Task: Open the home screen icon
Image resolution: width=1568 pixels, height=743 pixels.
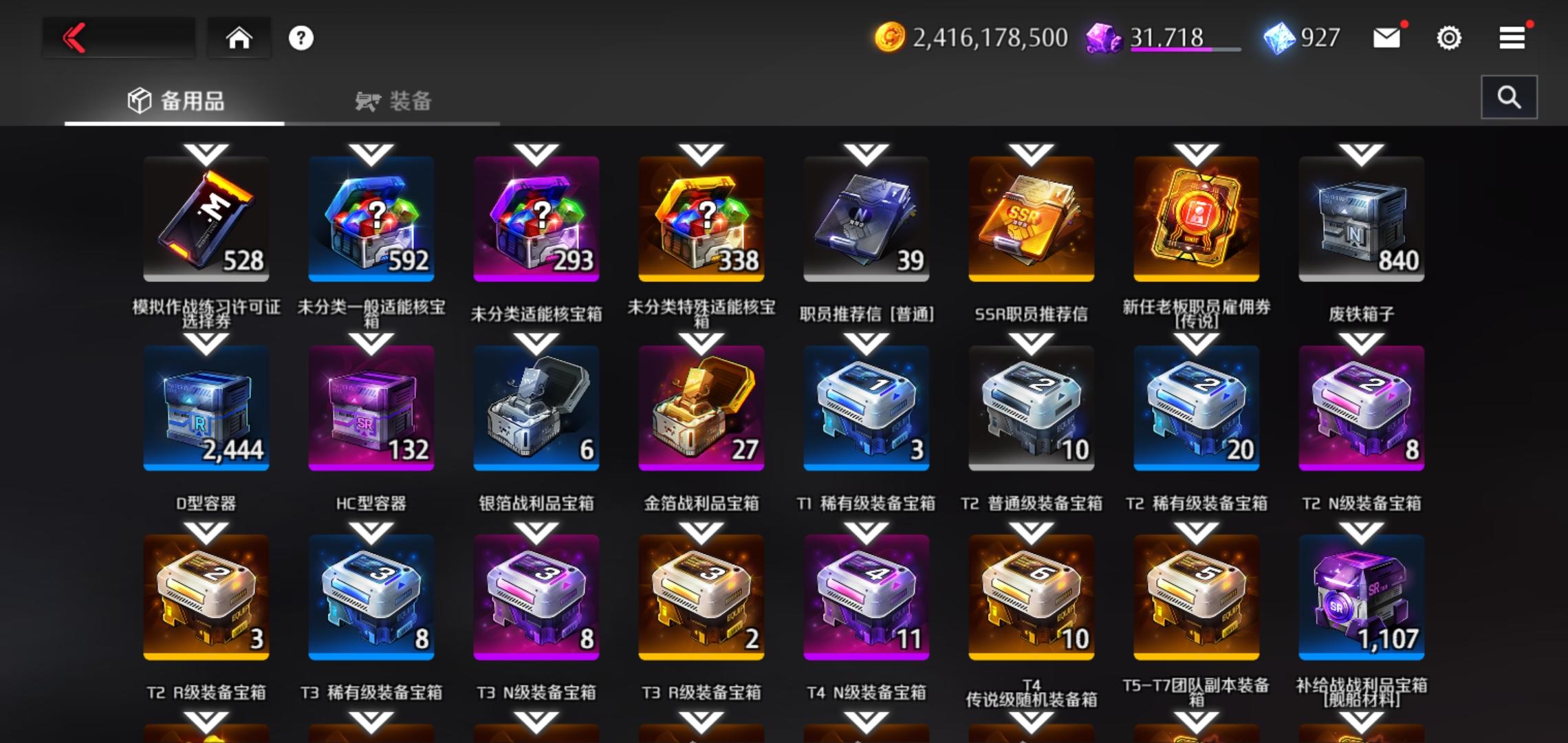Action: (x=239, y=38)
